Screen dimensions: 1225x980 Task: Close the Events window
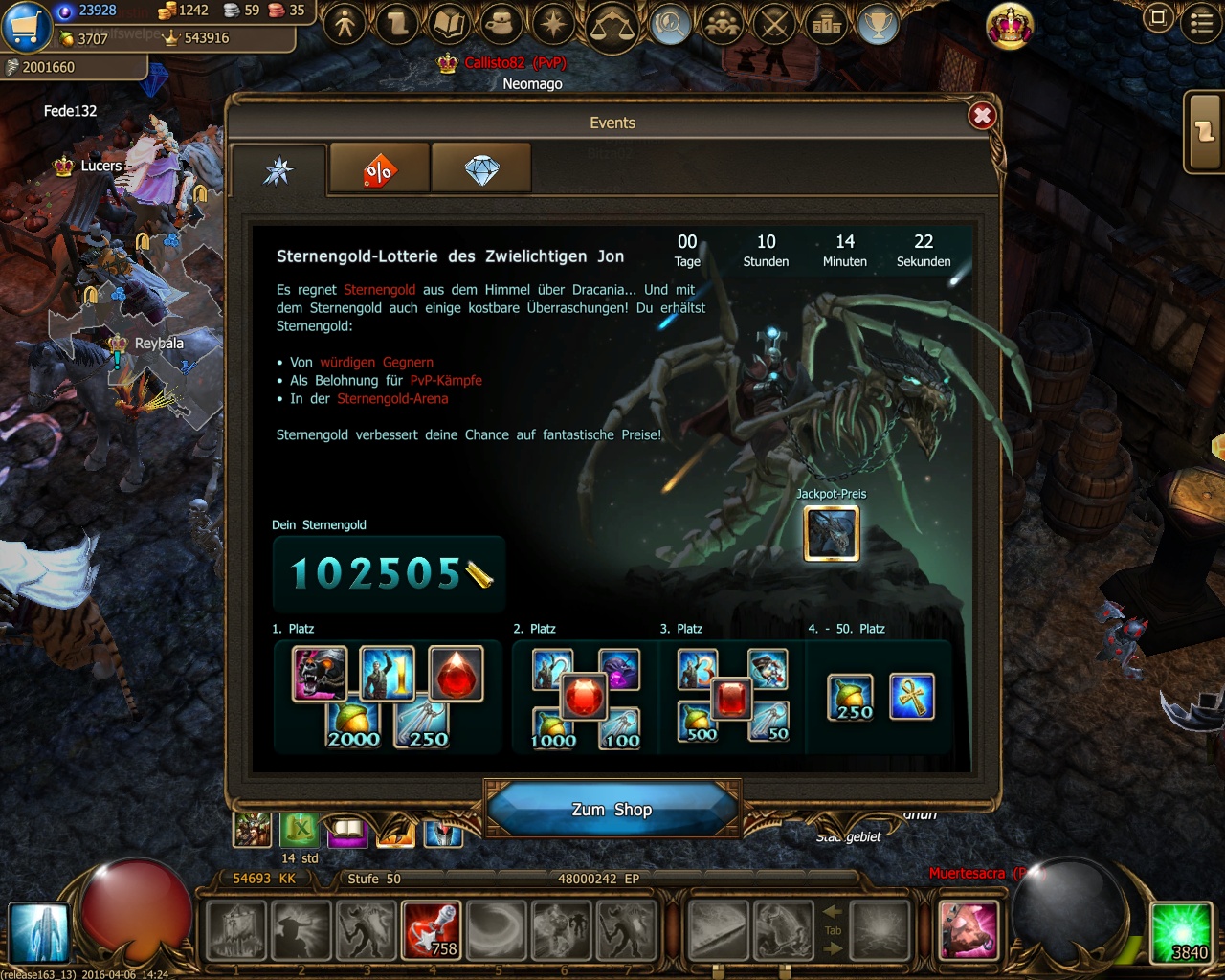point(982,116)
